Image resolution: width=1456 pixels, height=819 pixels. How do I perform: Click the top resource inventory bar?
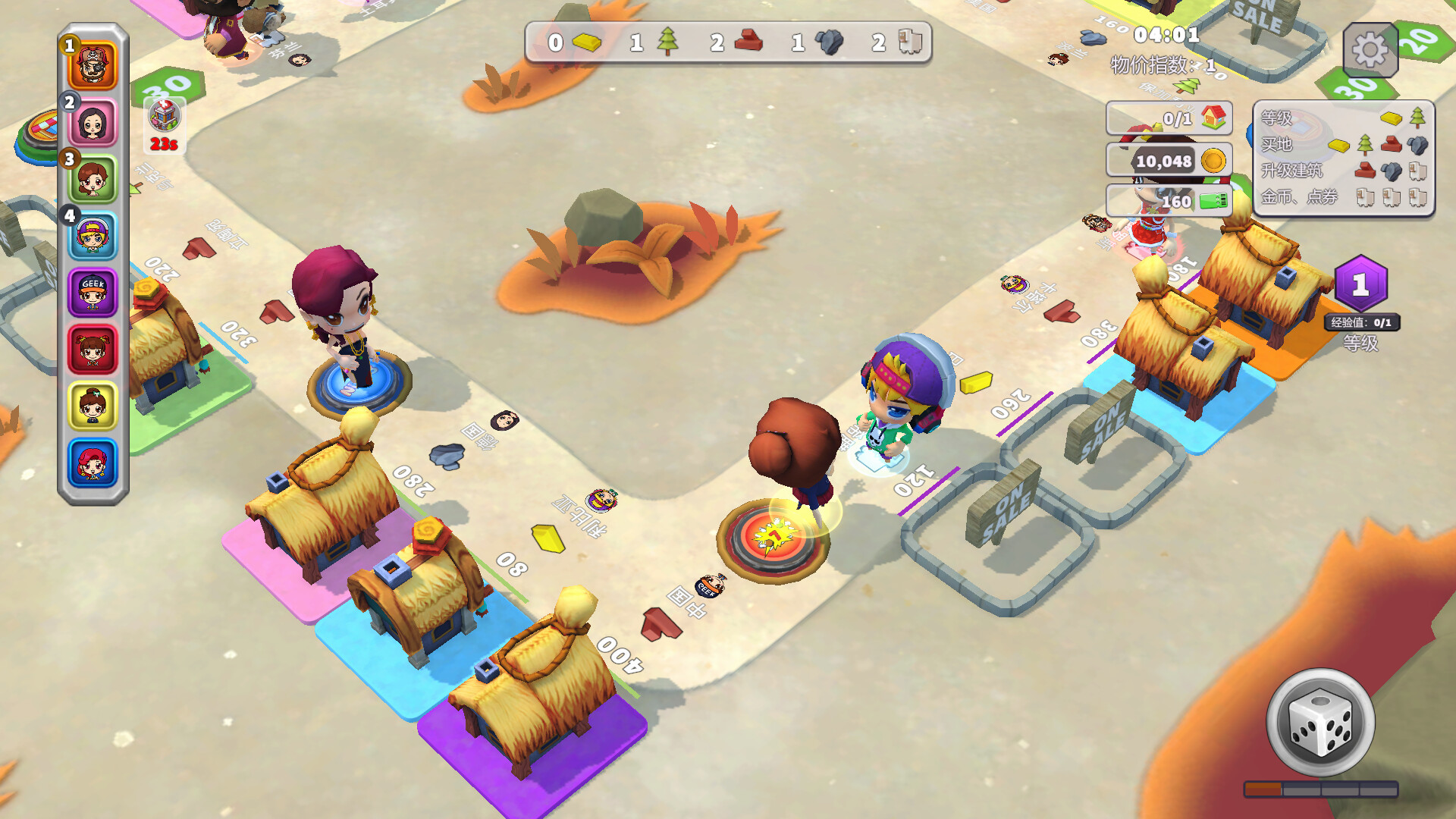click(x=728, y=42)
